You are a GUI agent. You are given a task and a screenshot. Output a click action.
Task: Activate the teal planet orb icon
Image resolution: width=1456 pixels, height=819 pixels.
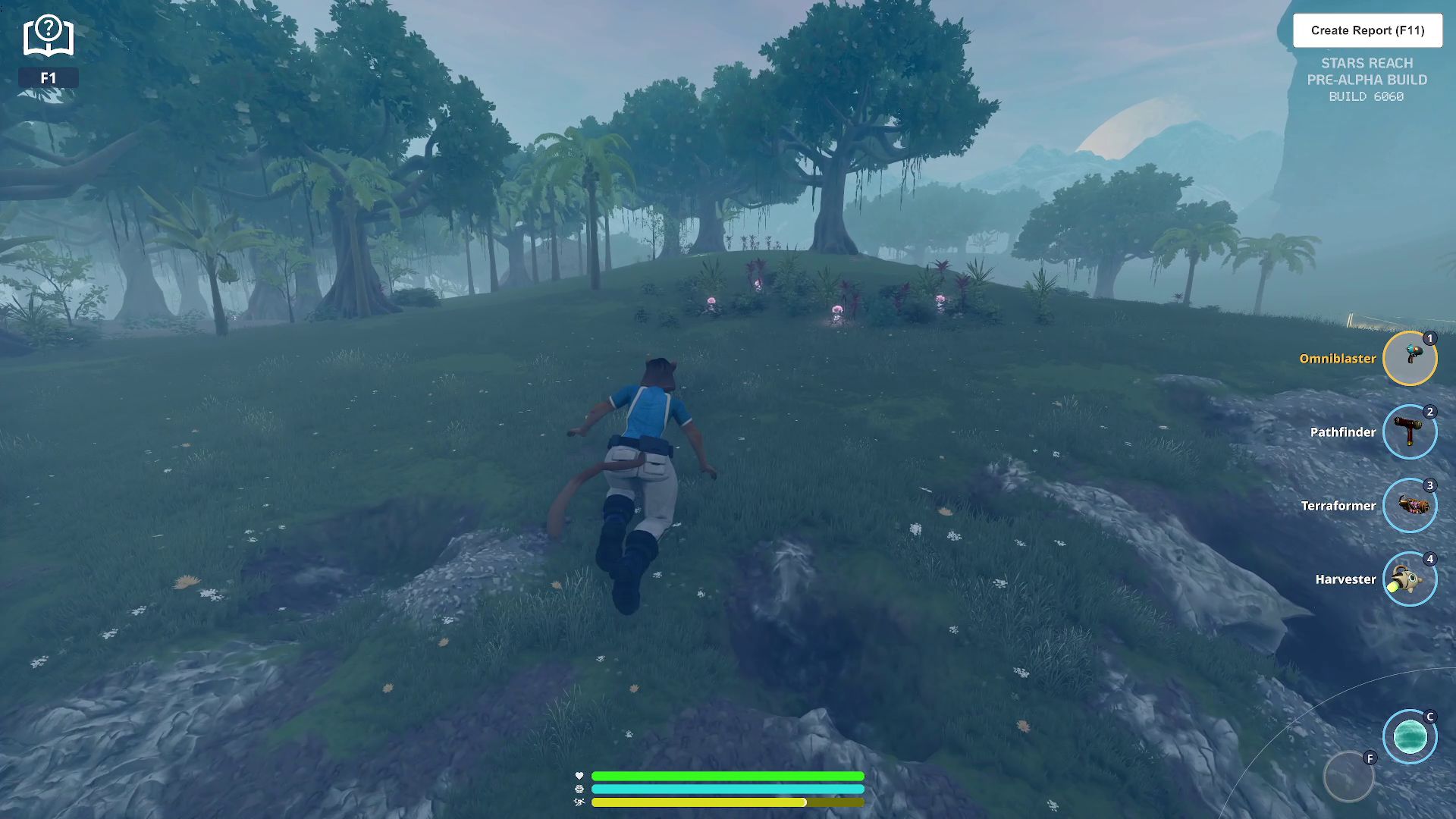(x=1409, y=736)
